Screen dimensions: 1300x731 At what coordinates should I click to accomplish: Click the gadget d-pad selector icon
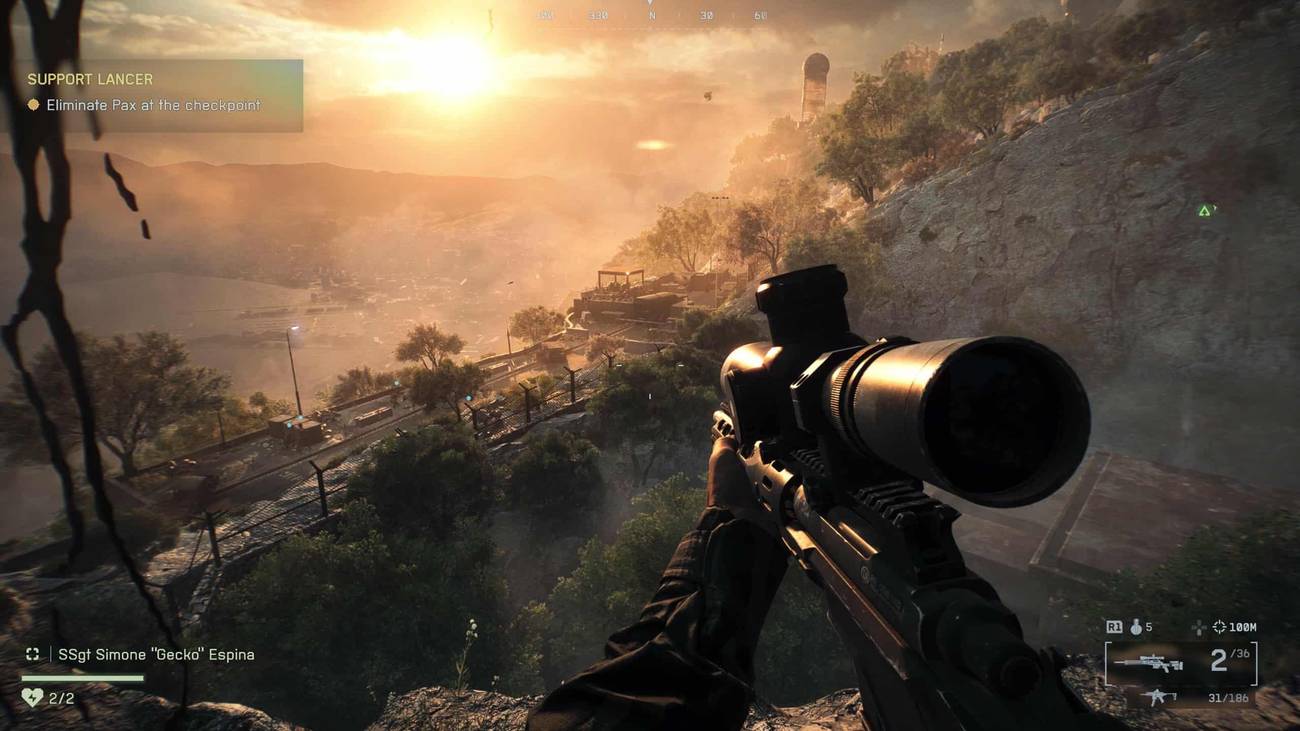coord(1198,628)
